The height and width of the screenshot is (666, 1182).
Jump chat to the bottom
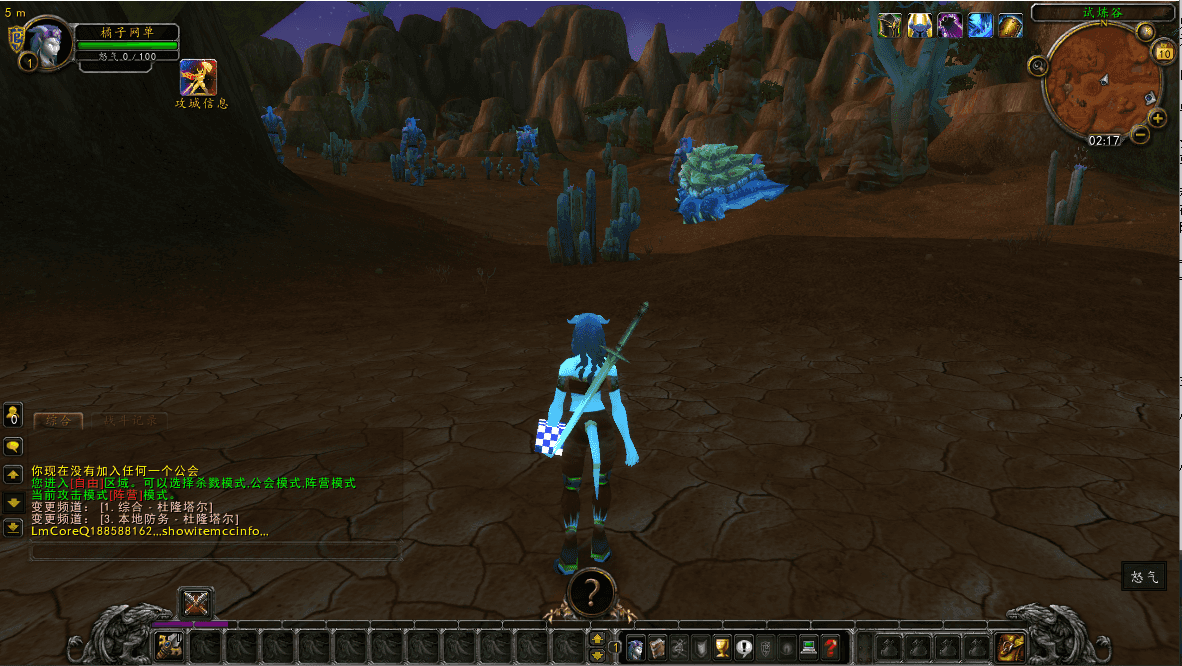tap(13, 527)
